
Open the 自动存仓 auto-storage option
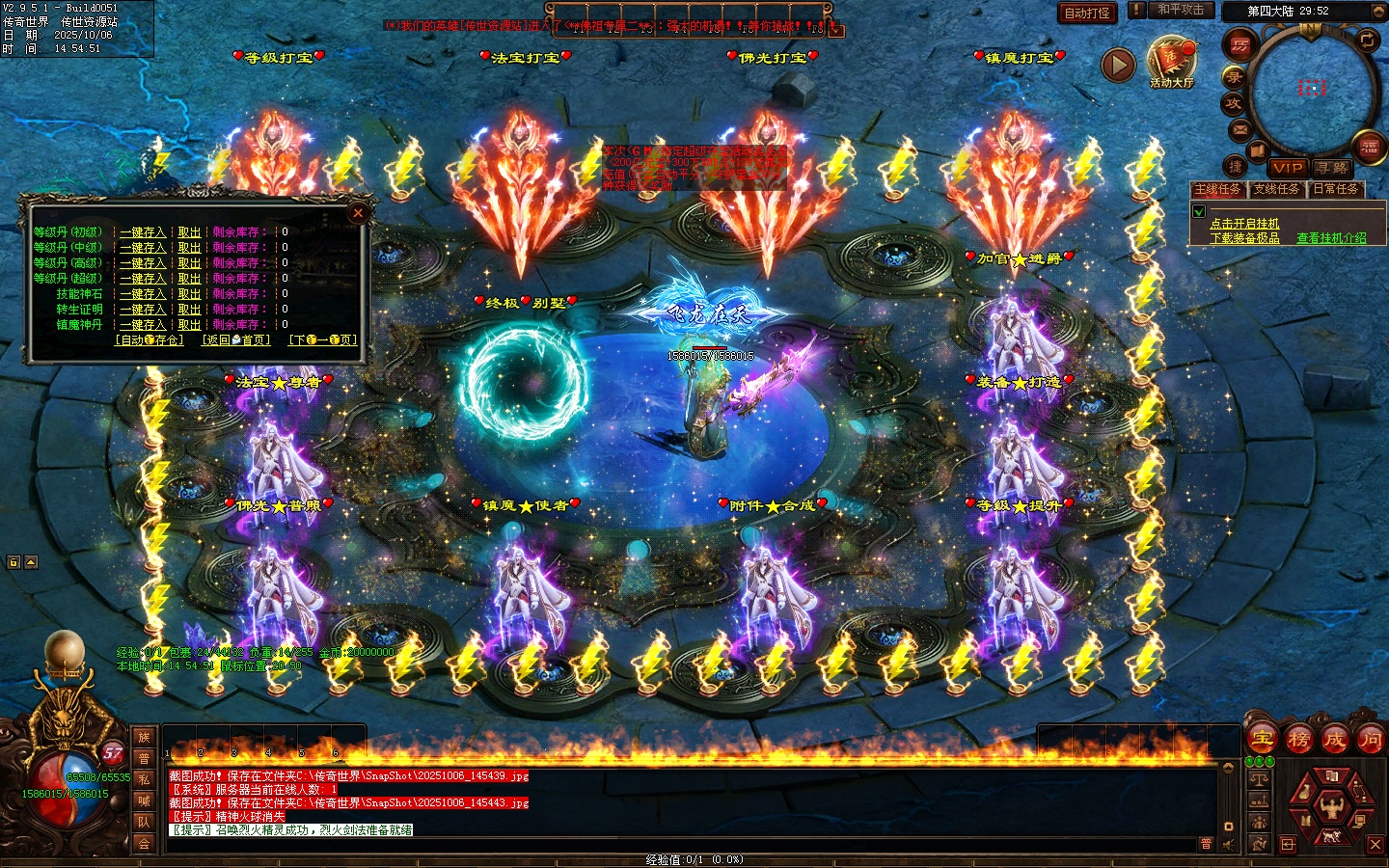click(x=149, y=340)
